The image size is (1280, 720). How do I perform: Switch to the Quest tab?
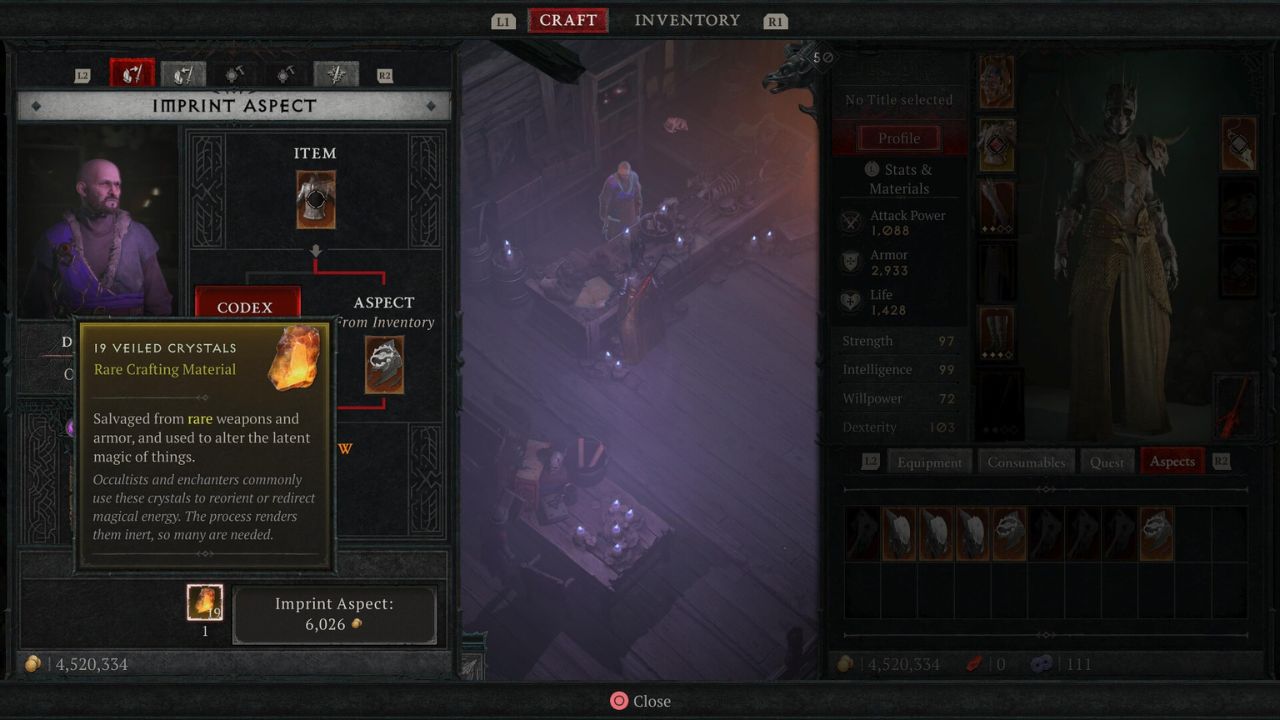point(1107,461)
